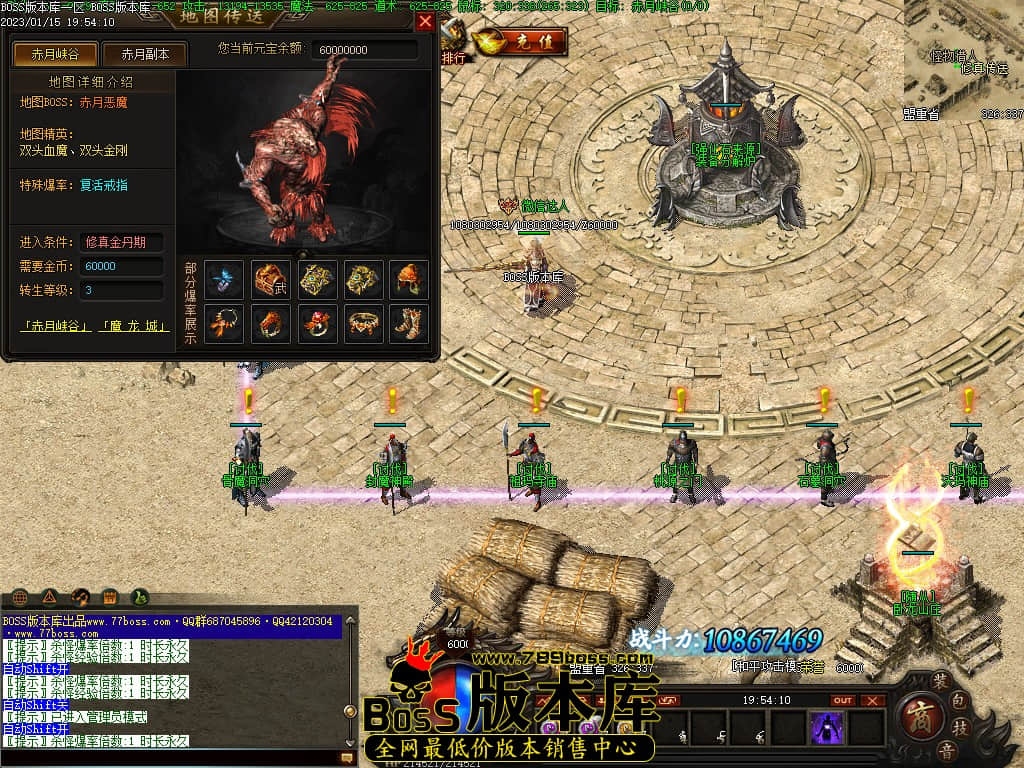Select the orange helmet drop item

point(409,280)
